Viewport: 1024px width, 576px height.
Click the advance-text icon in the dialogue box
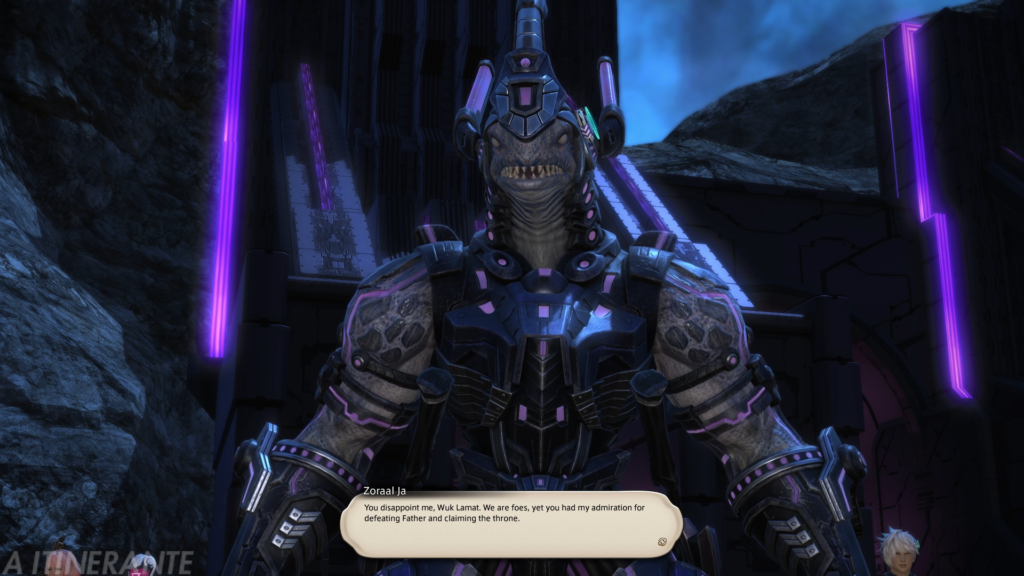pos(662,541)
